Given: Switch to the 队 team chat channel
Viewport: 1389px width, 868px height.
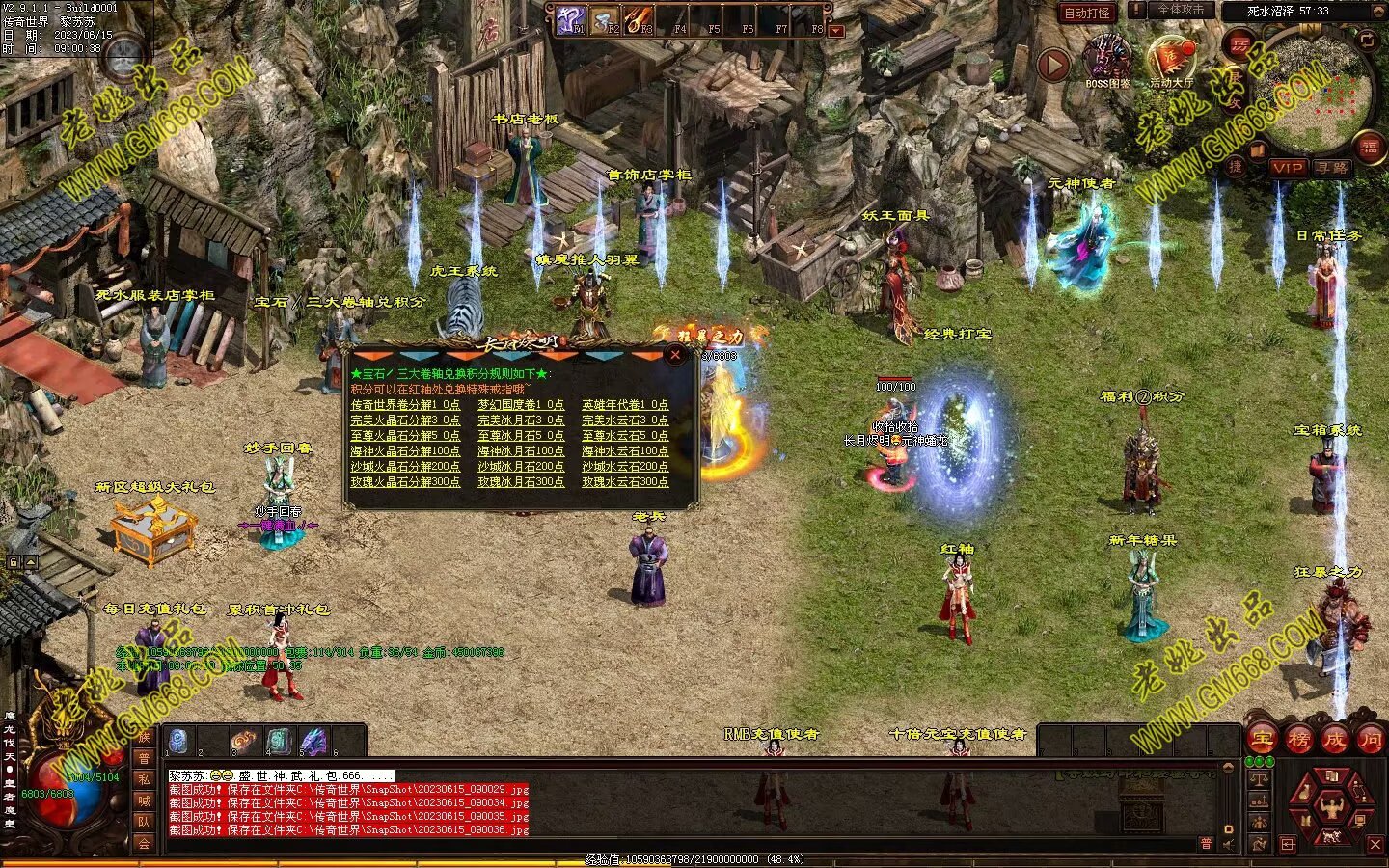Looking at the screenshot, I should [x=144, y=822].
